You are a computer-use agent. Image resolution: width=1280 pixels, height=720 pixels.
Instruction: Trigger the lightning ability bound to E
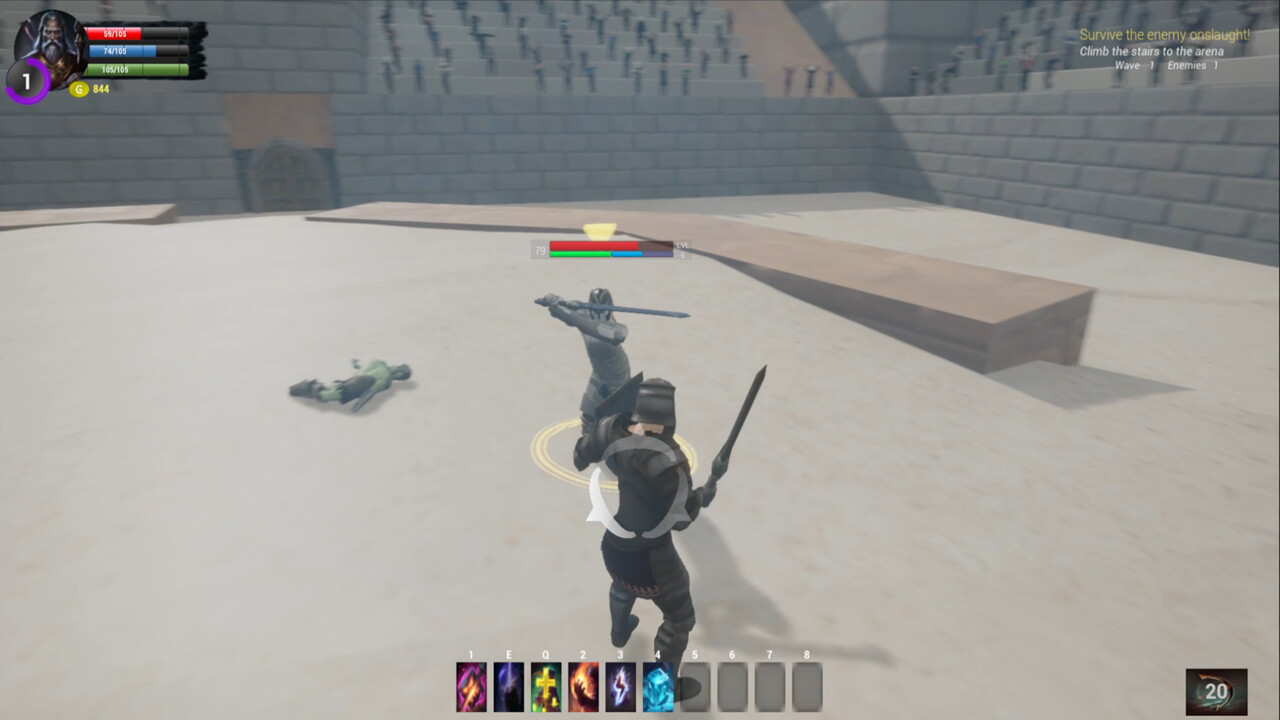pos(508,686)
